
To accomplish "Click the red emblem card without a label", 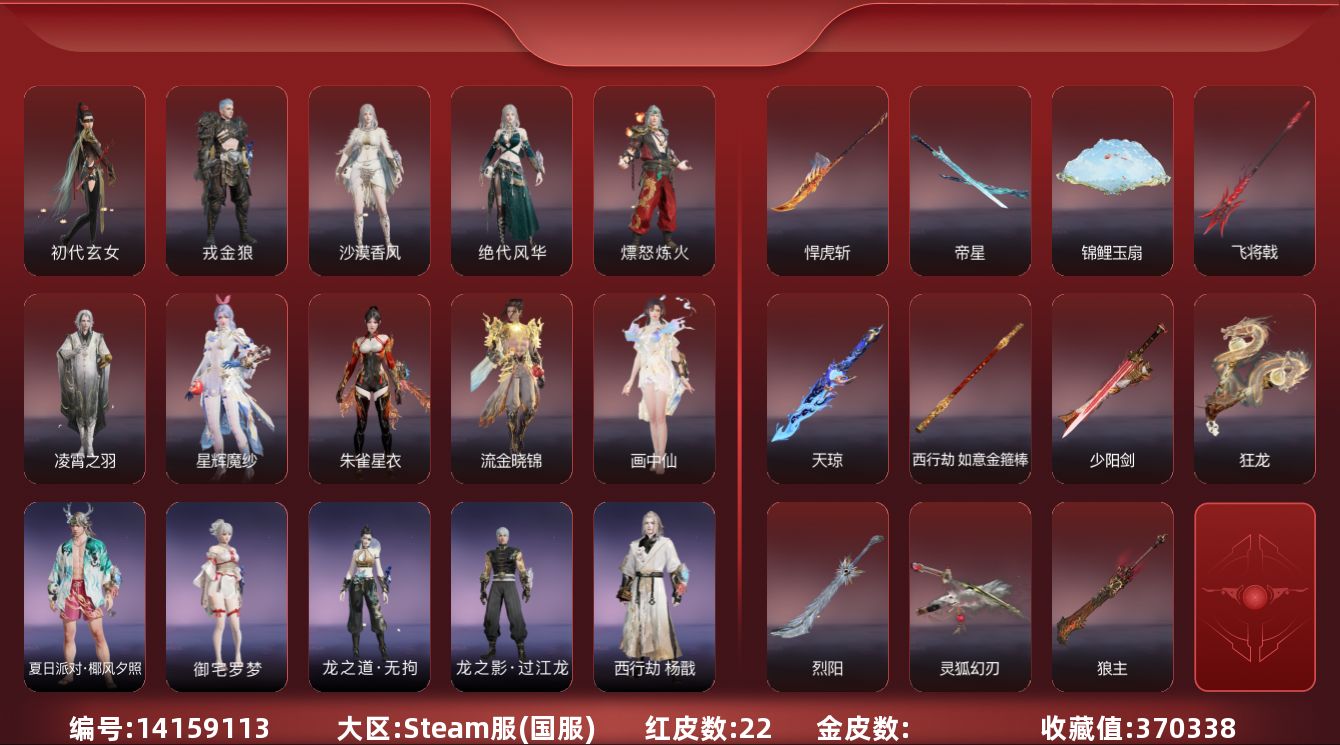I will coord(1254,596).
